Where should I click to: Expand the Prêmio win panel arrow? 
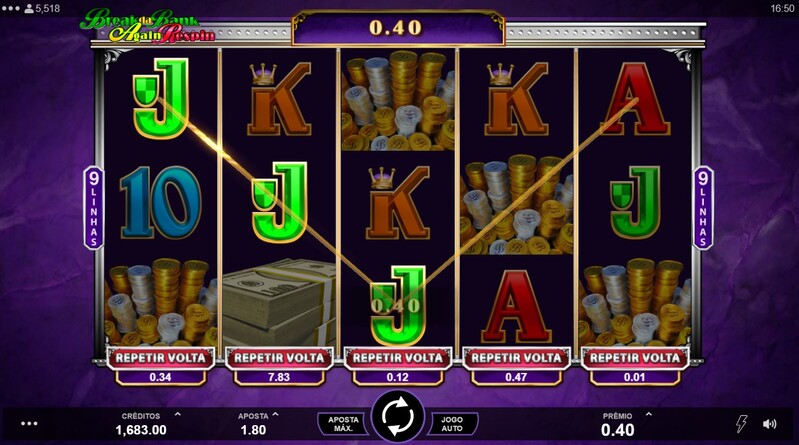pyautogui.click(x=648, y=414)
